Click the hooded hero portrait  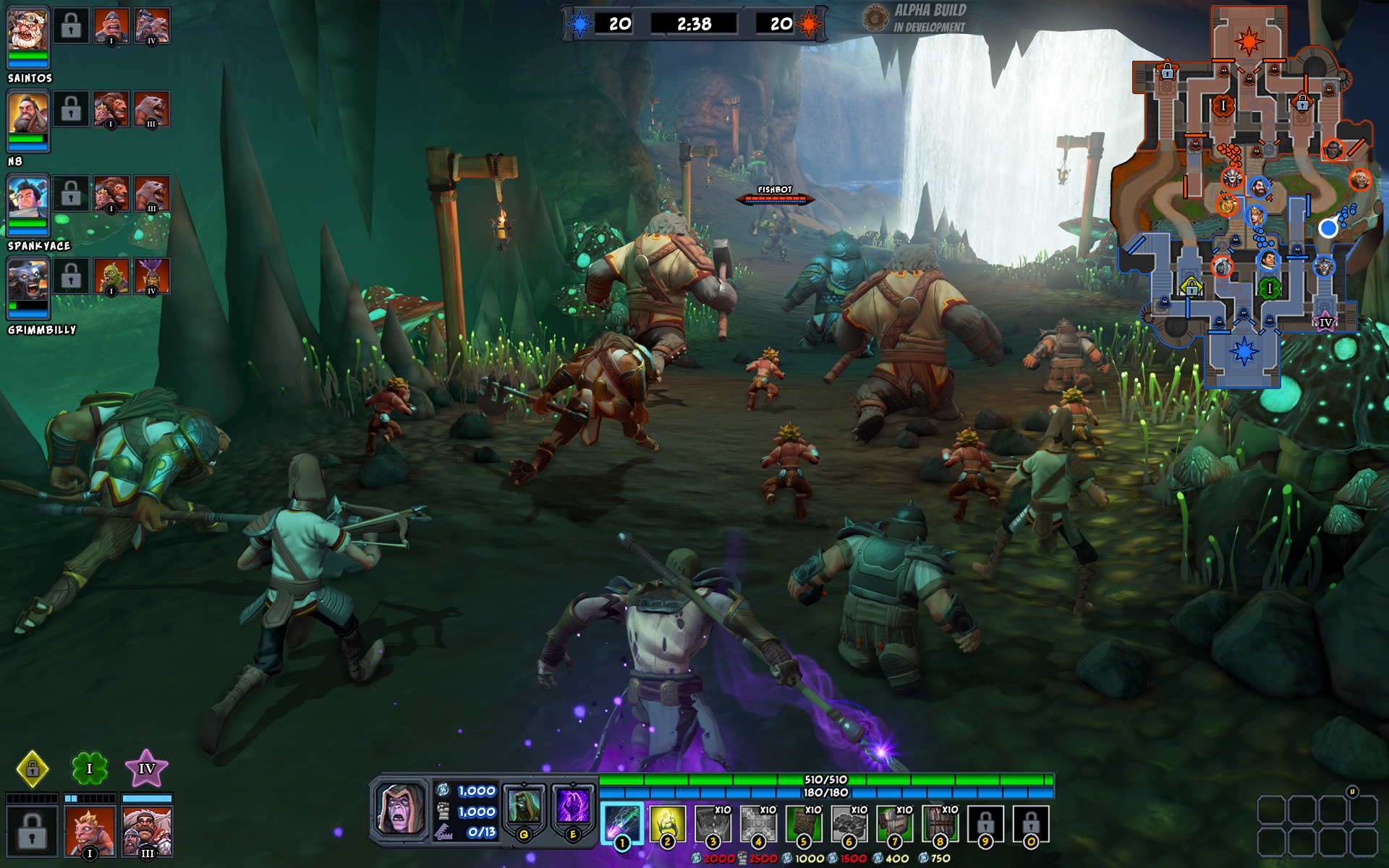pyautogui.click(x=400, y=808)
